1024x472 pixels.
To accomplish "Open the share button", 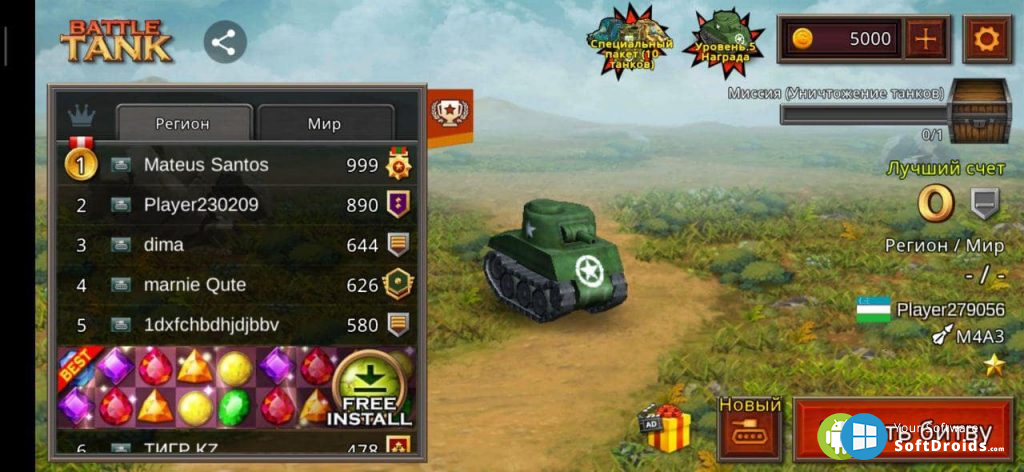I will pyautogui.click(x=225, y=42).
